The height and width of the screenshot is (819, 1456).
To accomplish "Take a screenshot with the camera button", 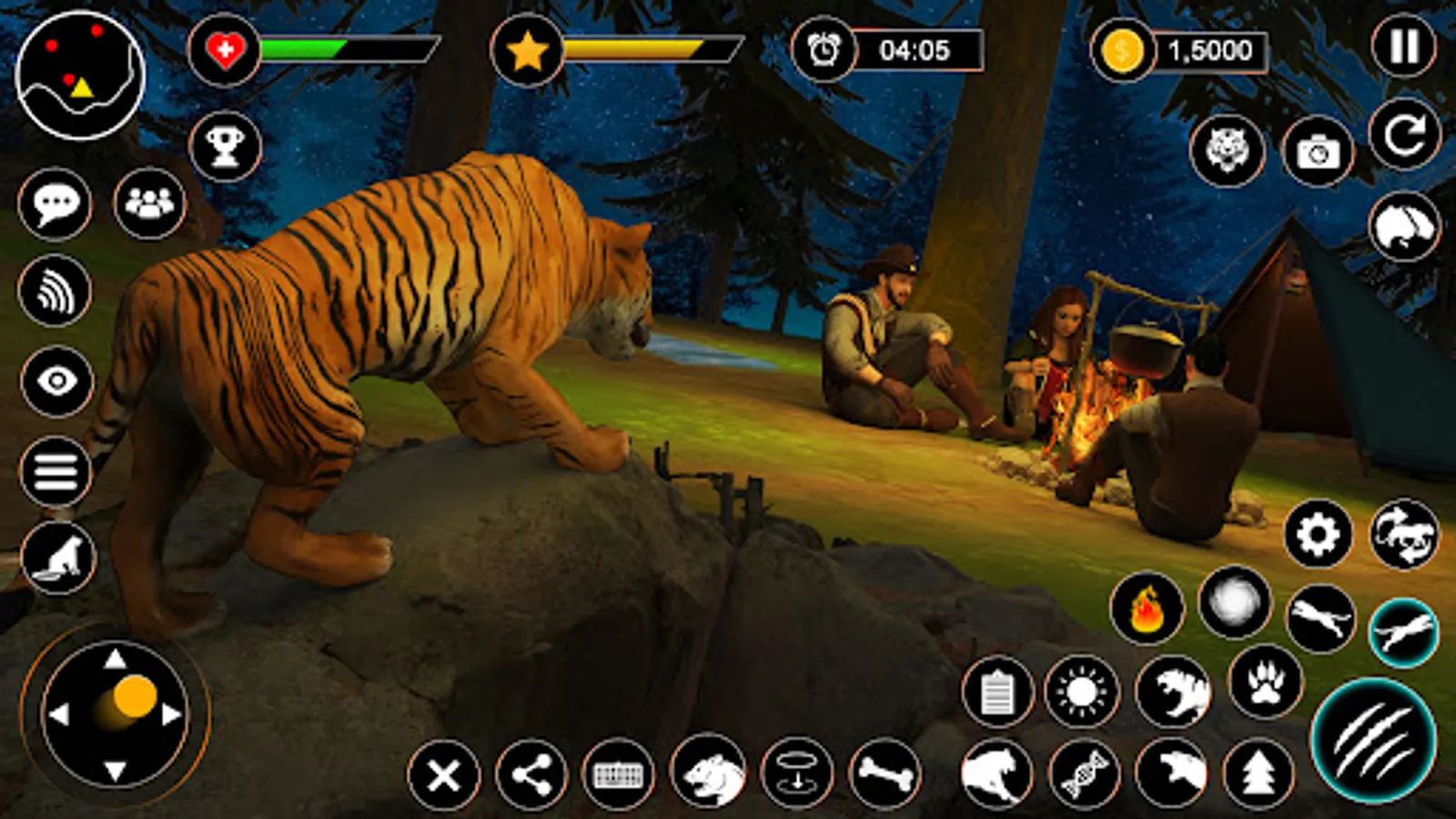I will [1318, 152].
